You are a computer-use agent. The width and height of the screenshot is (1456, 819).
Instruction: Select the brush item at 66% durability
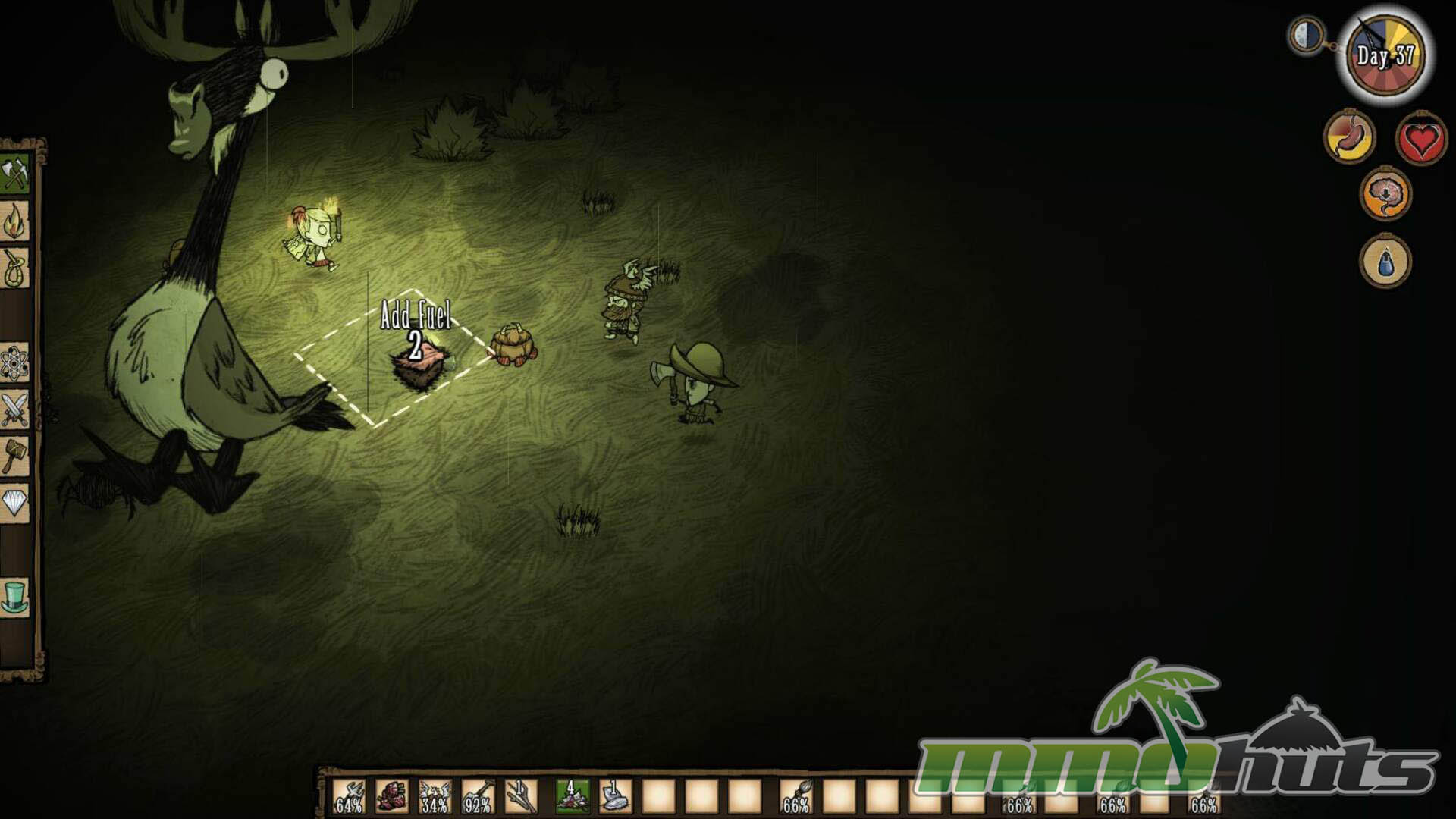click(796, 796)
